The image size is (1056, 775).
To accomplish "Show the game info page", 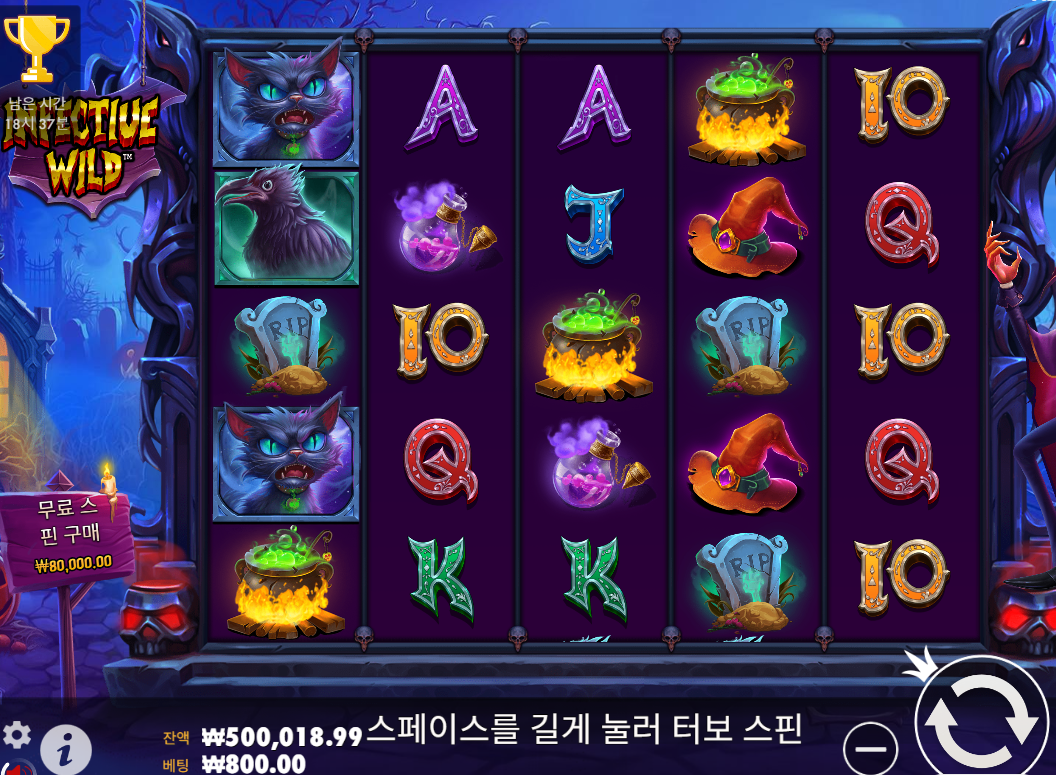I will [x=65, y=746].
